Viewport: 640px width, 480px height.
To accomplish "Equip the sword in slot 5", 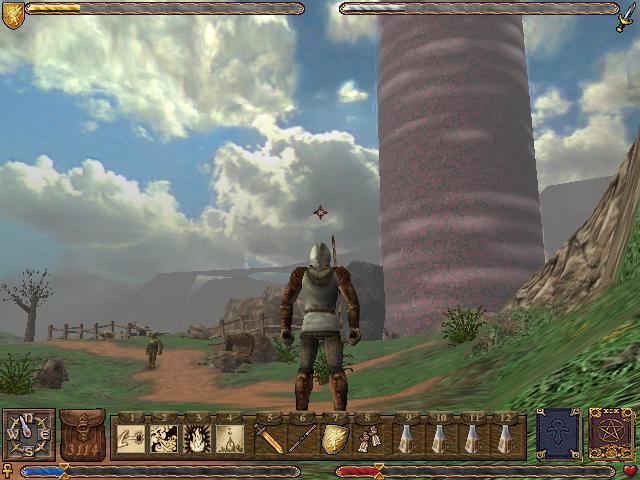I will pos(268,438).
